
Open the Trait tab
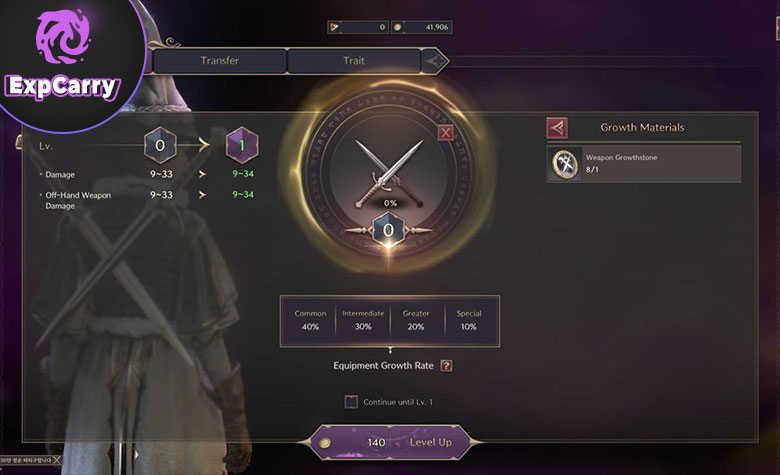(355, 61)
